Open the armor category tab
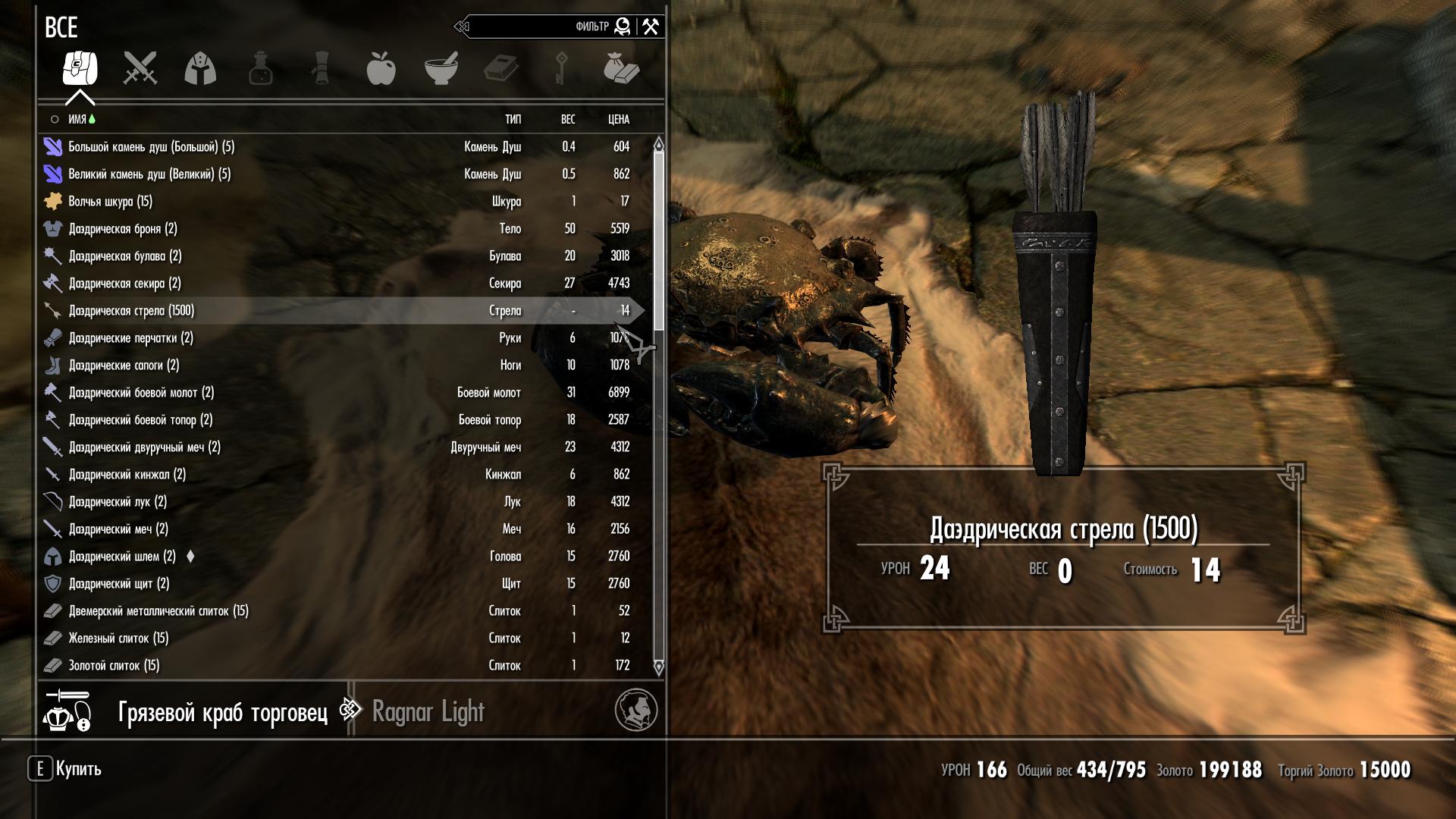The image size is (1456, 819). [200, 68]
